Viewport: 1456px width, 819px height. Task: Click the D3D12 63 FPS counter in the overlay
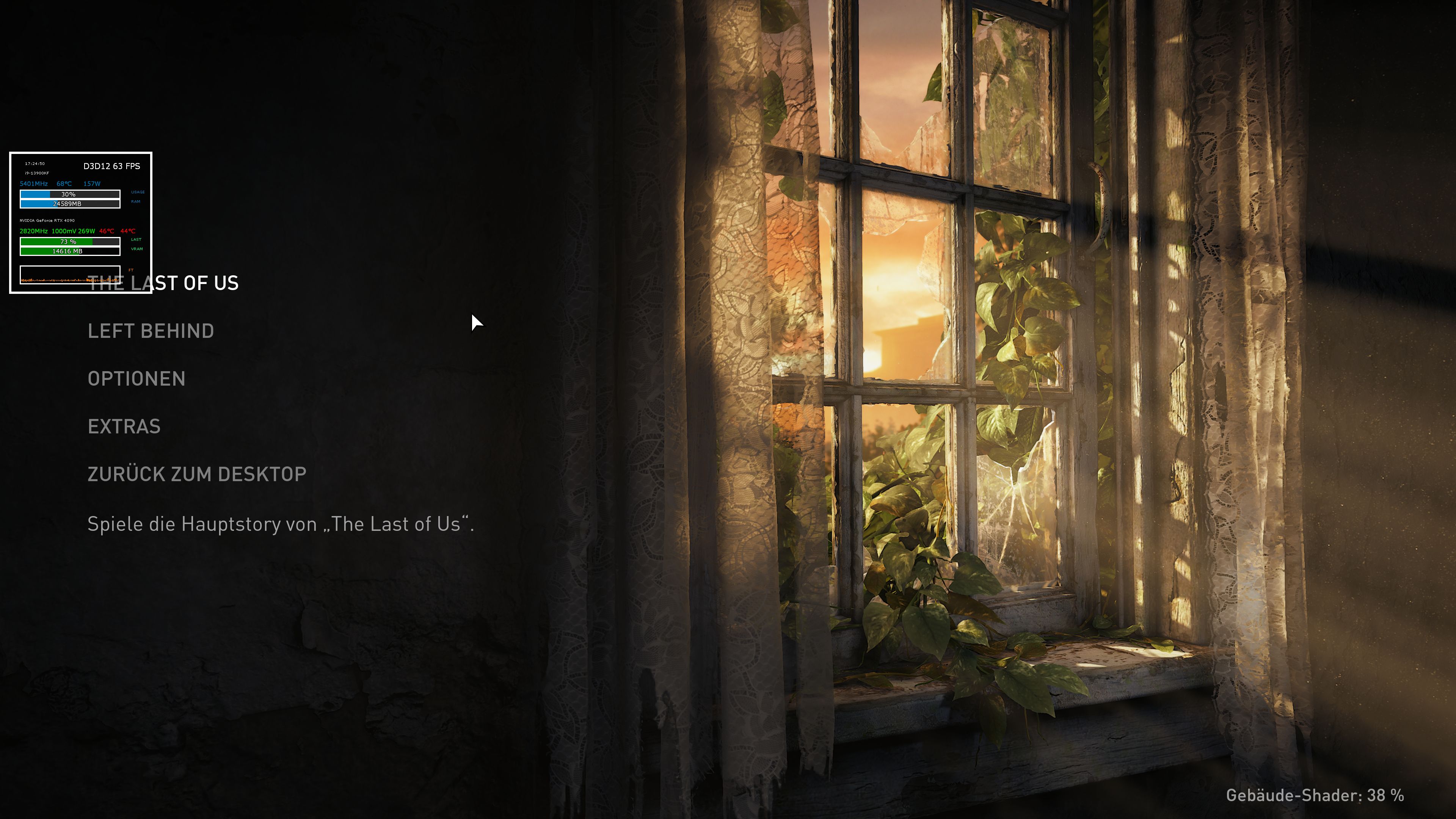pos(111,166)
